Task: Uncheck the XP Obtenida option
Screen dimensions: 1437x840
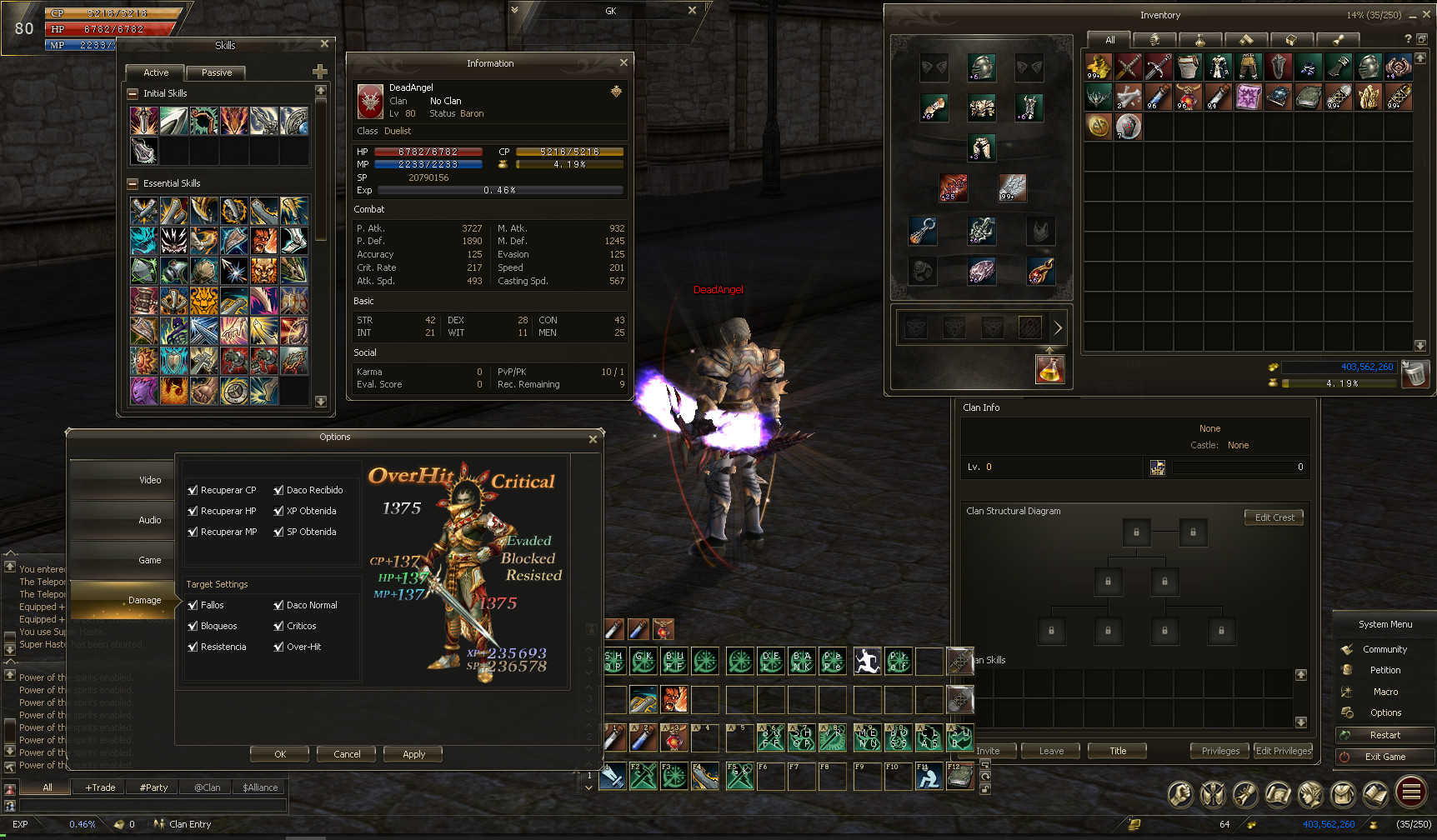Action: pos(279,511)
